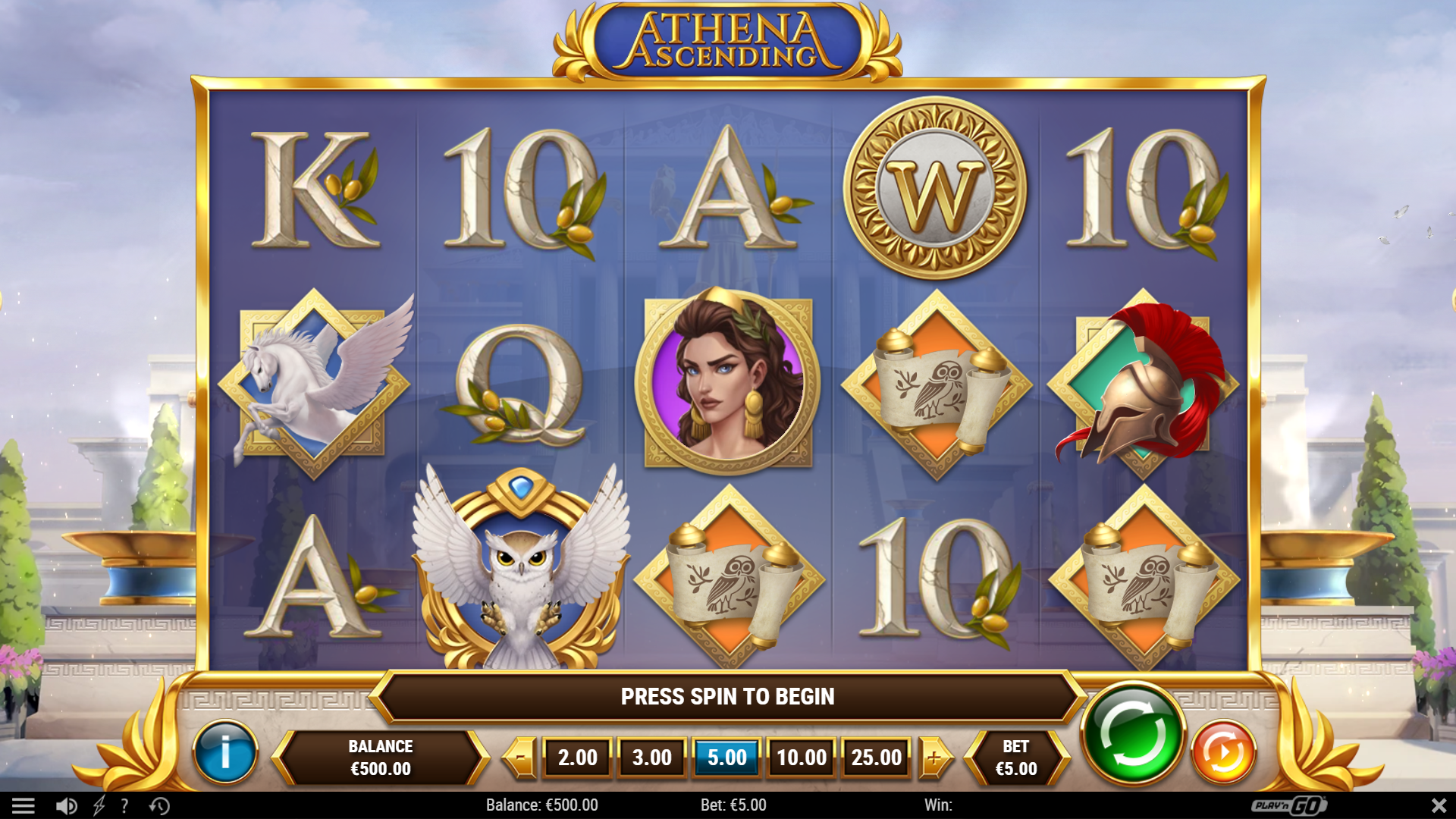Decrease bet with minus arrow
This screenshot has height=819, width=1456.
(x=519, y=756)
